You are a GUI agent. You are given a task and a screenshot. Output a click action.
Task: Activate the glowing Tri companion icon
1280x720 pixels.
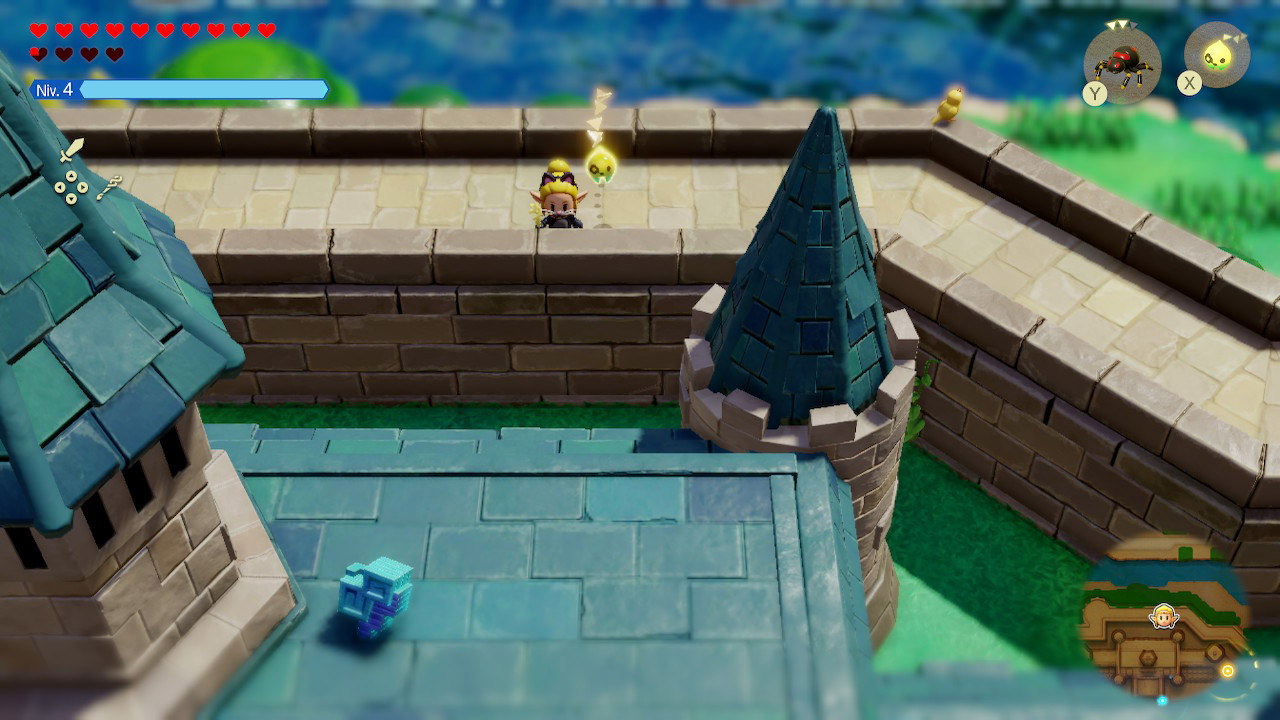pyautogui.click(x=1217, y=54)
